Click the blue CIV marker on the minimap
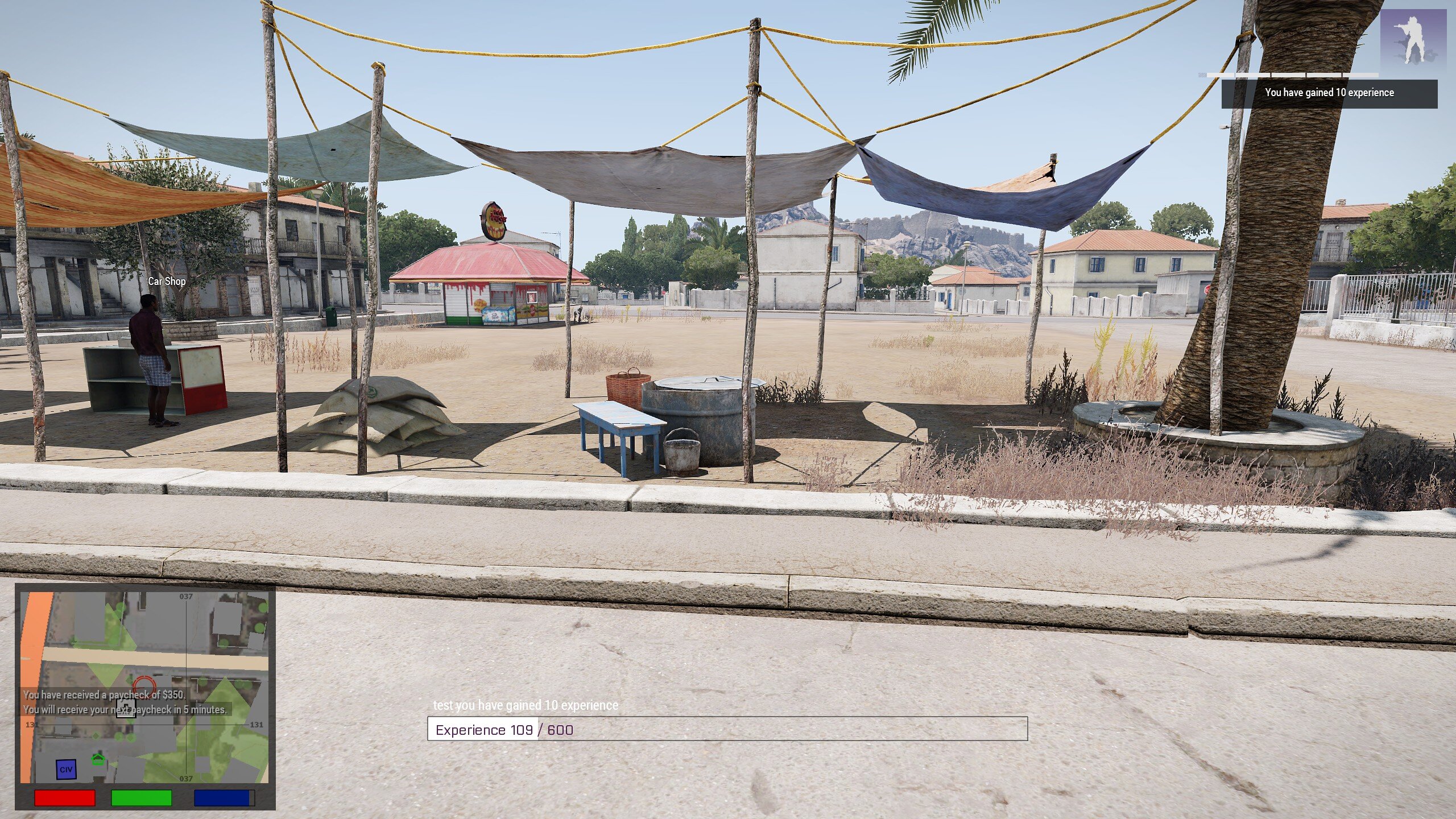Image resolution: width=1456 pixels, height=819 pixels. [x=66, y=770]
